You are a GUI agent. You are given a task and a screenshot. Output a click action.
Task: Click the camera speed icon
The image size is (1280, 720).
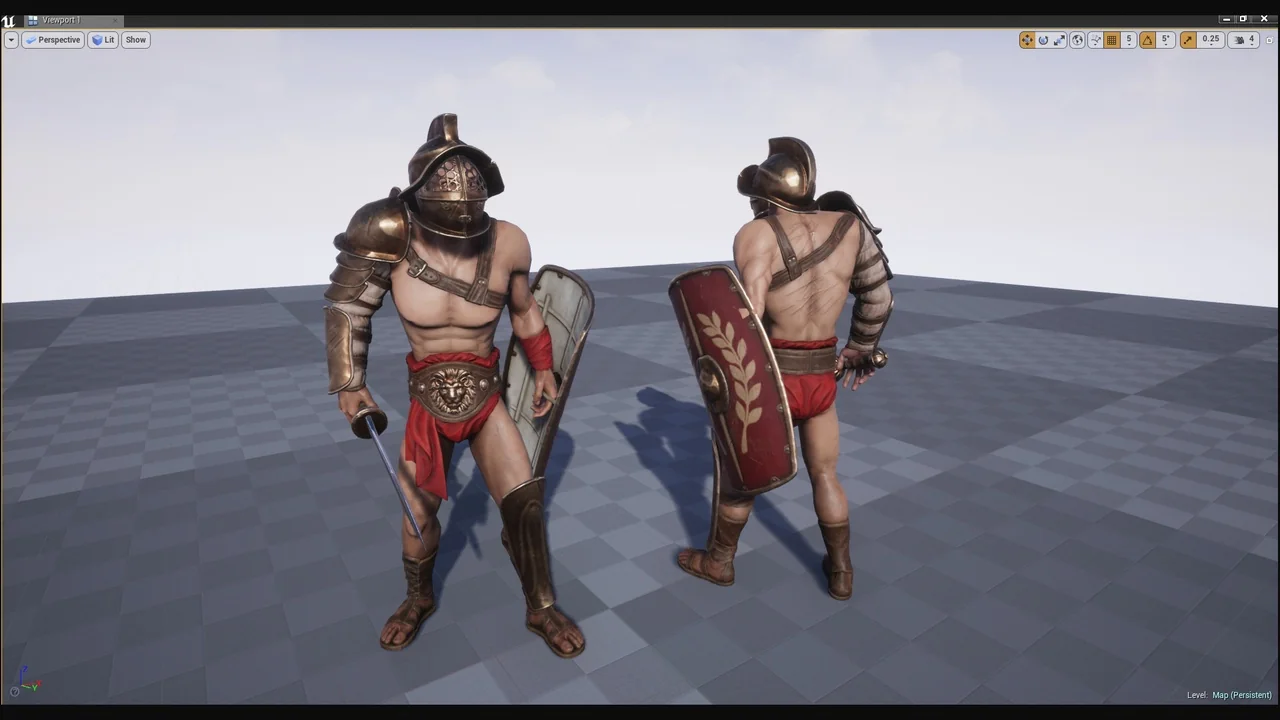point(1239,39)
